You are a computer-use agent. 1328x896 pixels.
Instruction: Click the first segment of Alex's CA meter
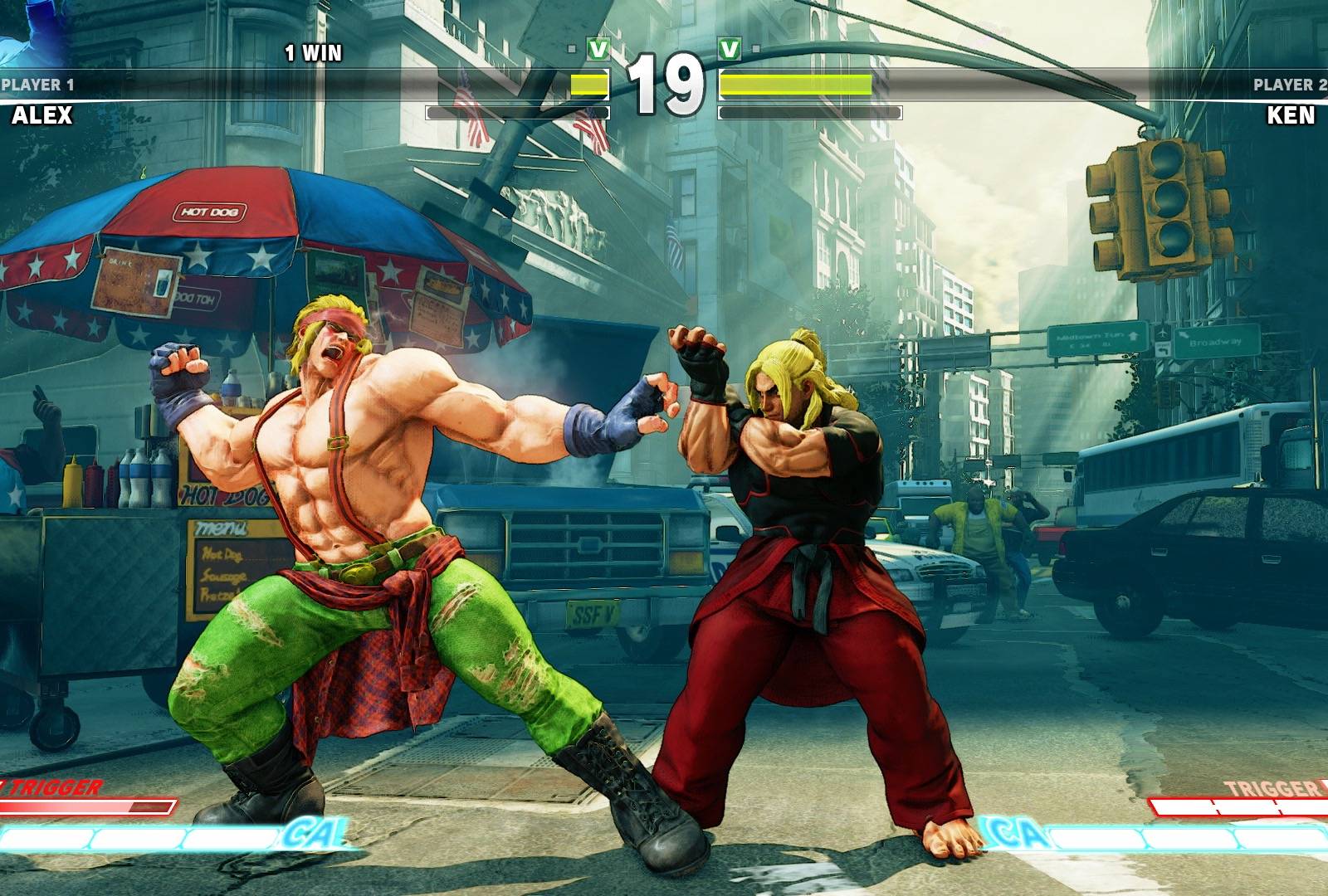[41, 837]
